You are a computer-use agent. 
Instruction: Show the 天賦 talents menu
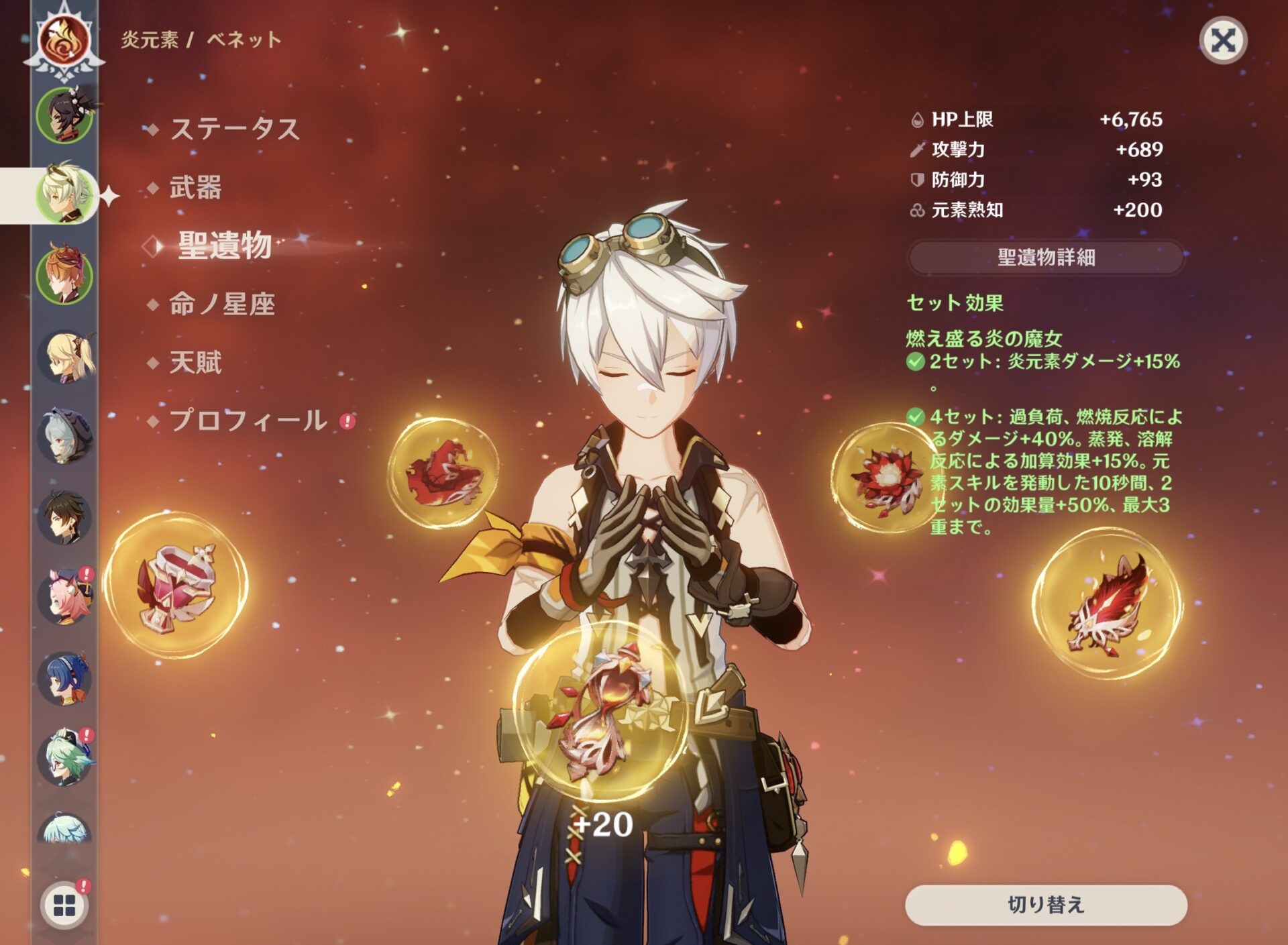pos(195,363)
